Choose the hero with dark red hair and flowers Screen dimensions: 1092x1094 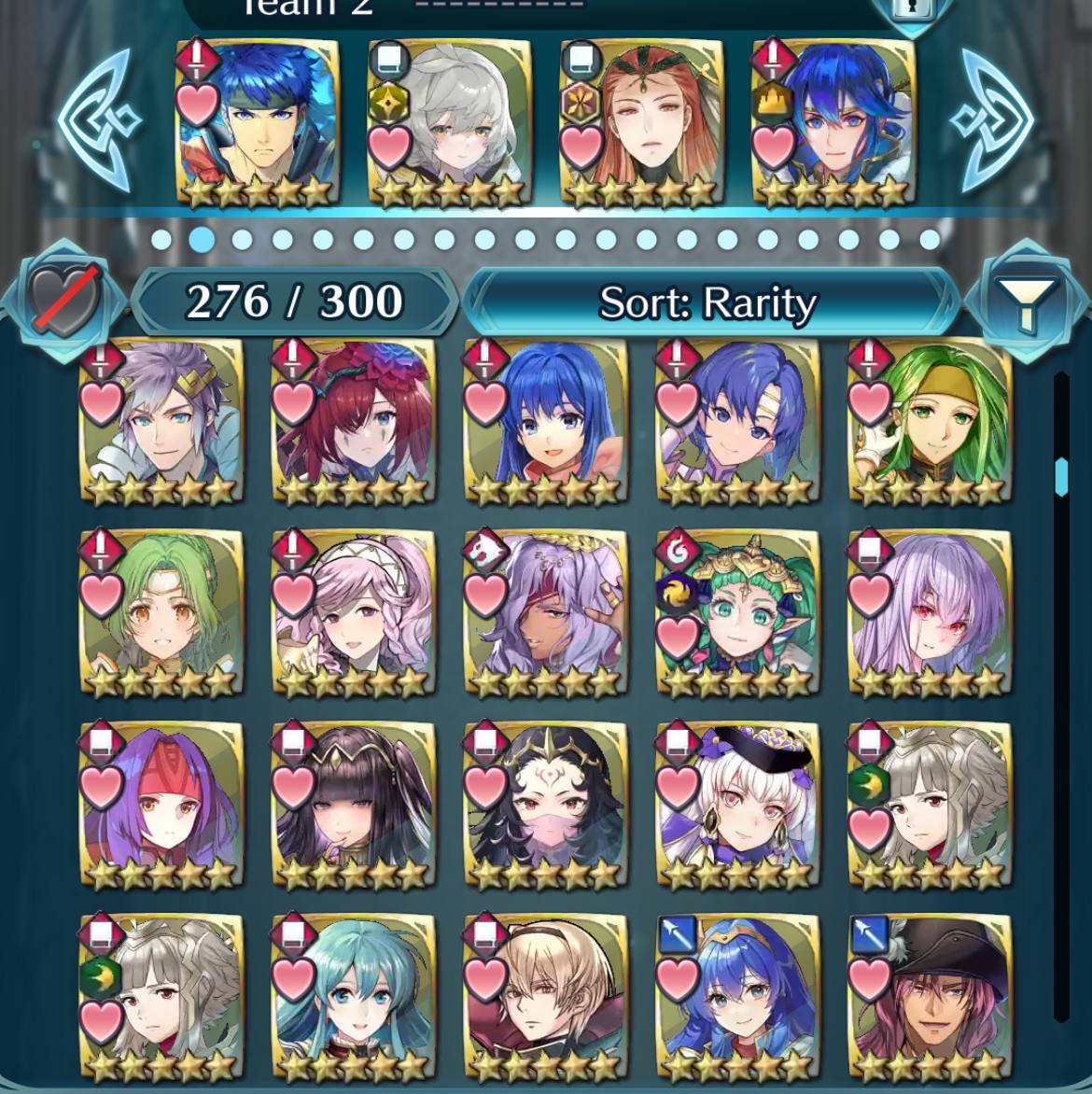[353, 422]
